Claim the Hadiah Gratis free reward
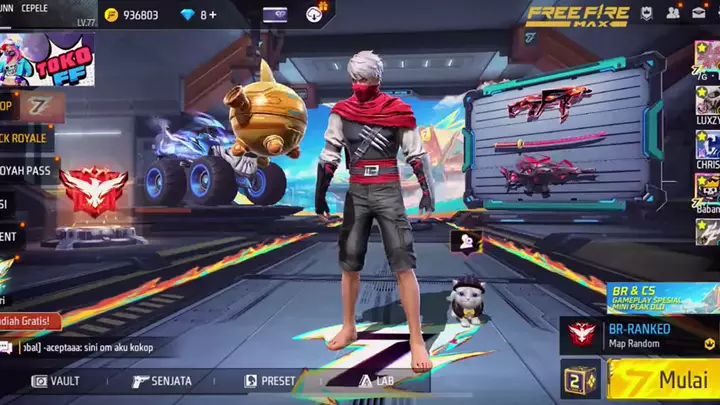Image resolution: width=720 pixels, height=405 pixels. pyautogui.click(x=28, y=322)
